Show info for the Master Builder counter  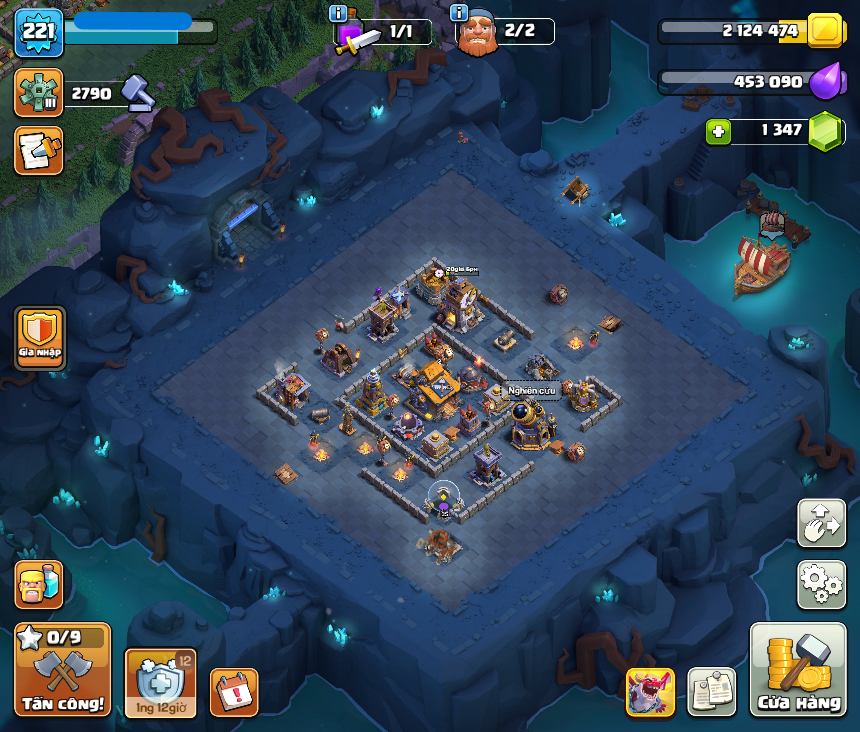tap(459, 13)
